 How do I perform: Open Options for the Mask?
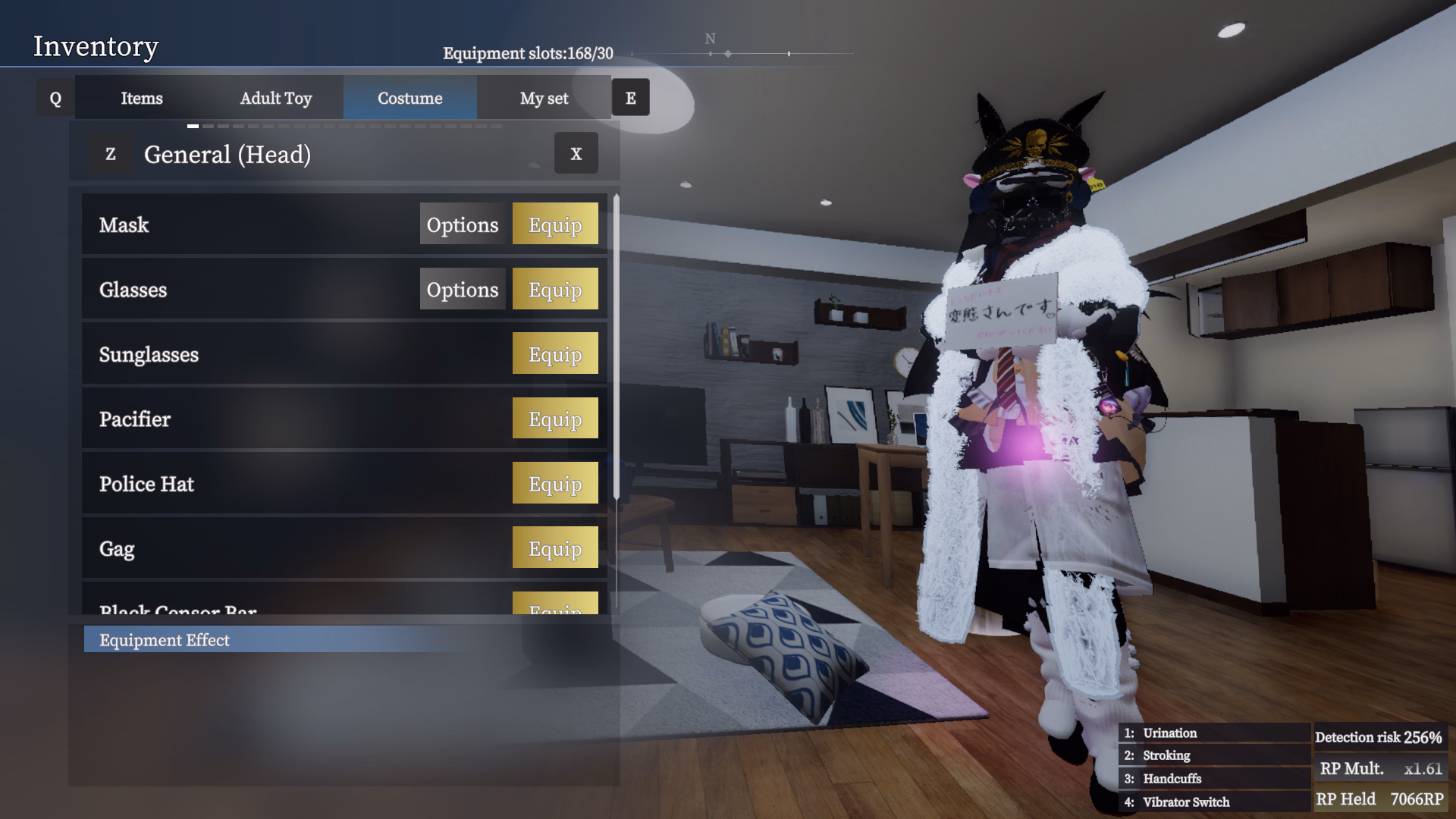(463, 224)
